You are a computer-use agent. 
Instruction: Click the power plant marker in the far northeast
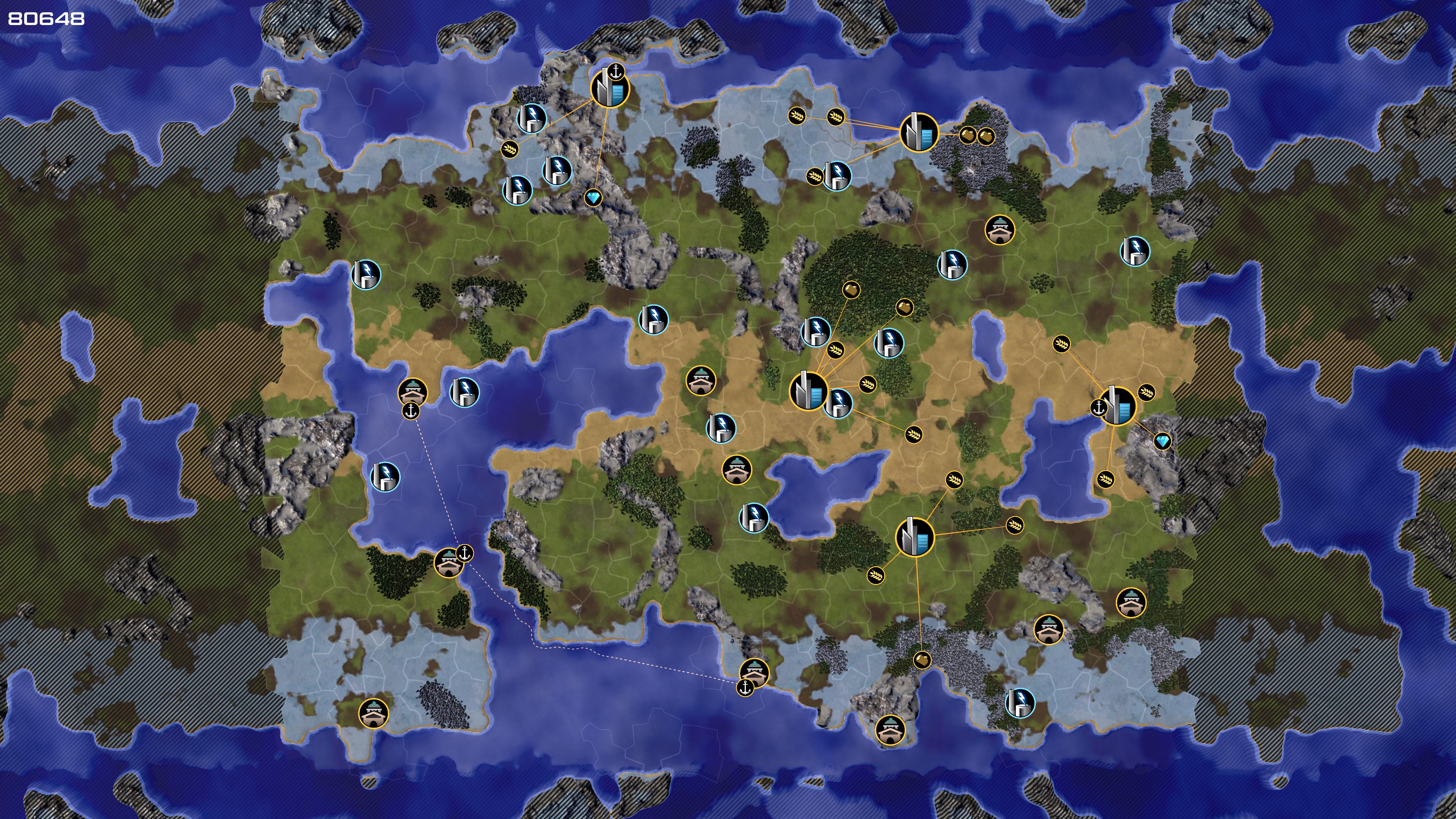[1134, 251]
